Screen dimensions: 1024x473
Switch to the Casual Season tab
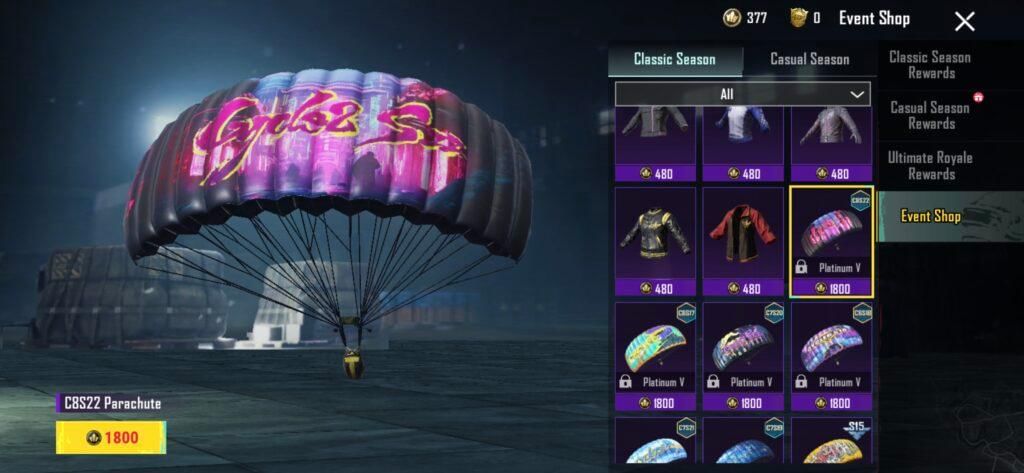(809, 59)
